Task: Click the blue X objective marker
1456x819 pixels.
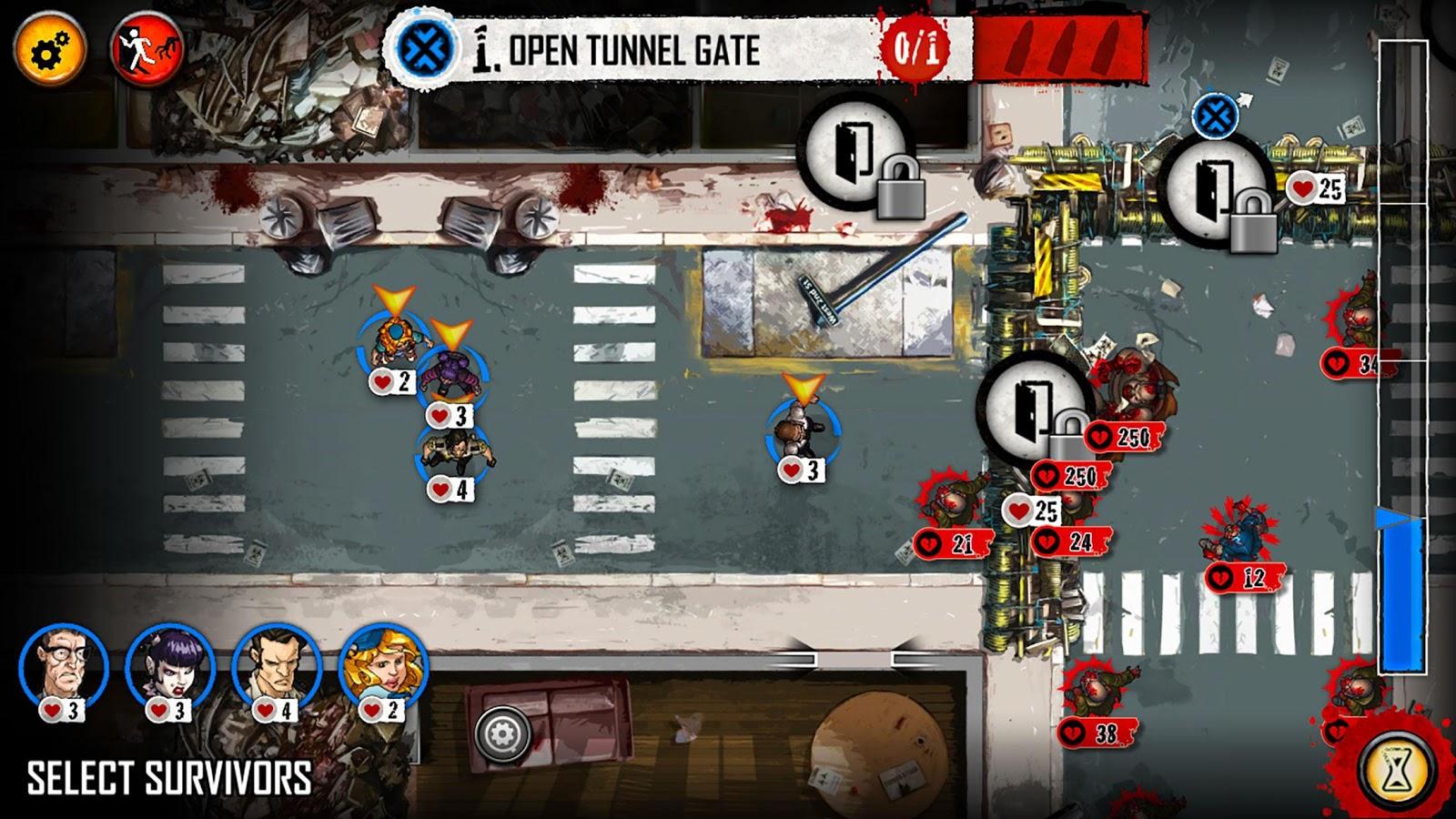Action: point(1212,116)
